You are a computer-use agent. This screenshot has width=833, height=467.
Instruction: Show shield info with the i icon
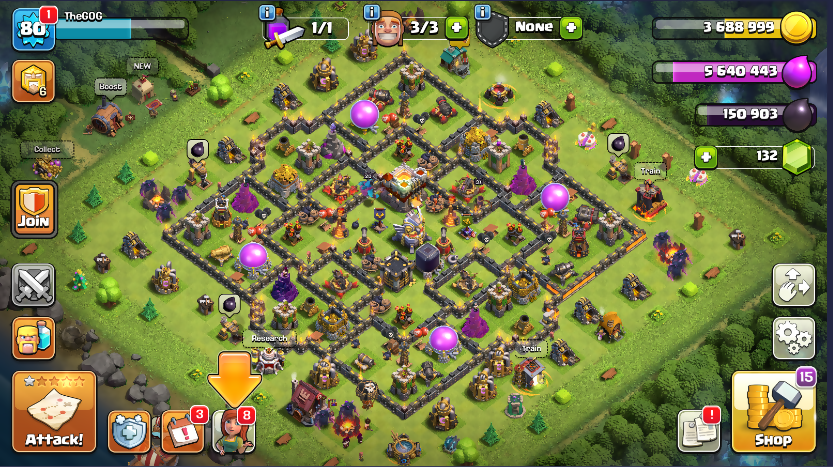tap(482, 13)
